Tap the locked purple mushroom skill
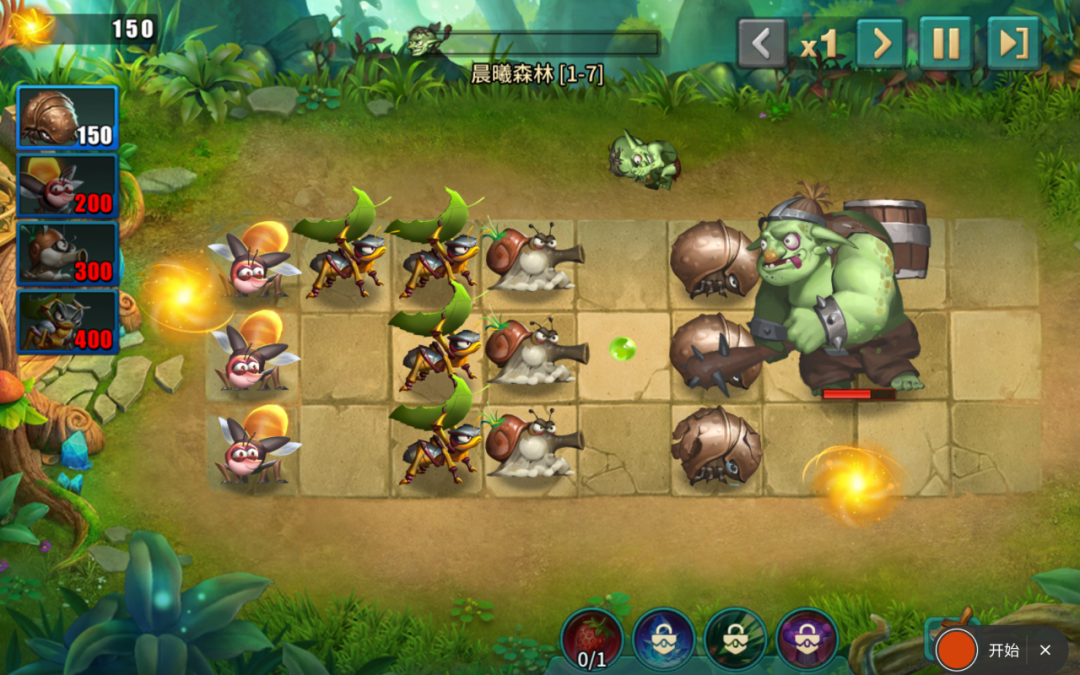Image resolution: width=1080 pixels, height=675 pixels. 807,639
